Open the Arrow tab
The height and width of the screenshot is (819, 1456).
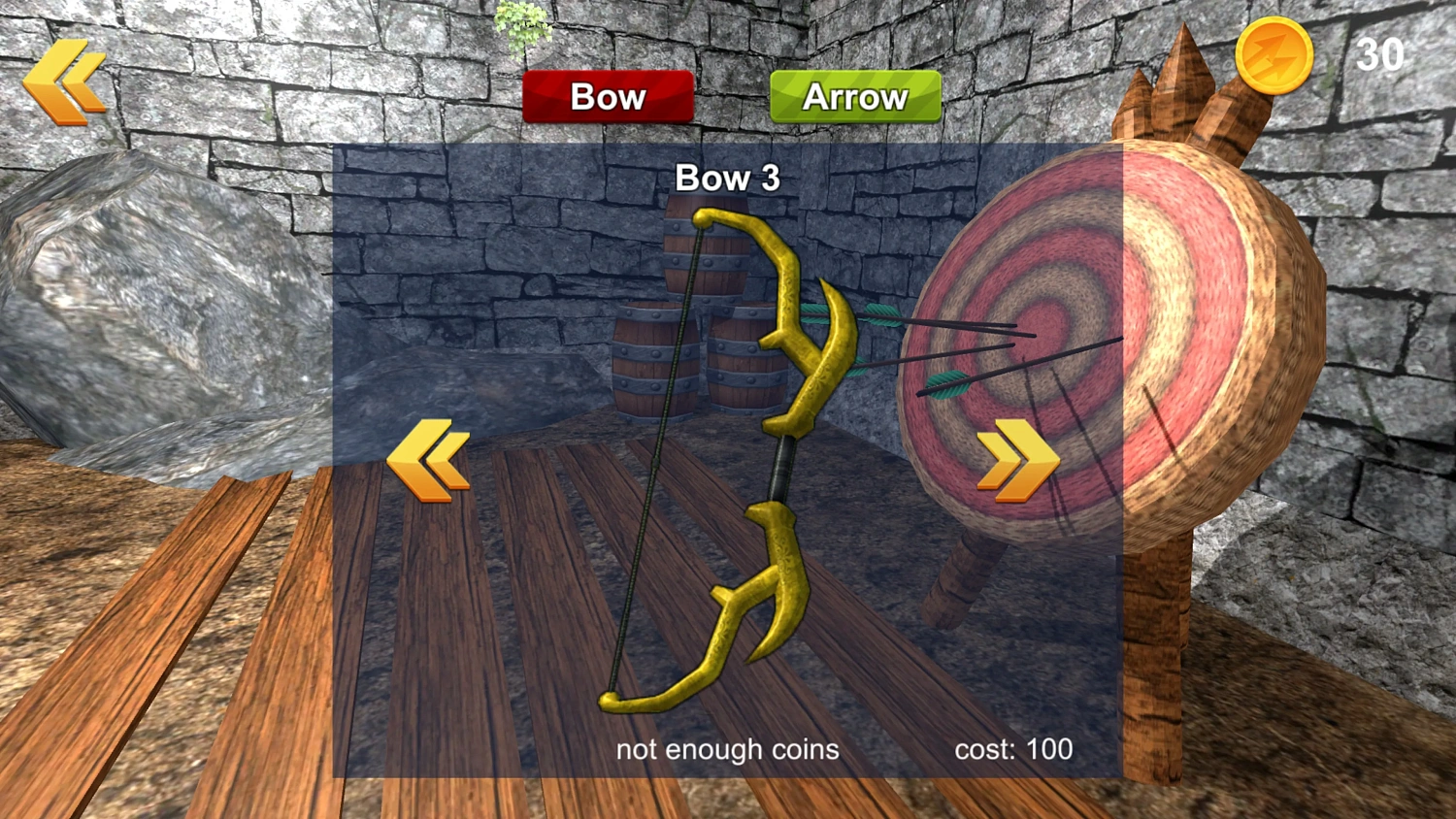click(855, 96)
